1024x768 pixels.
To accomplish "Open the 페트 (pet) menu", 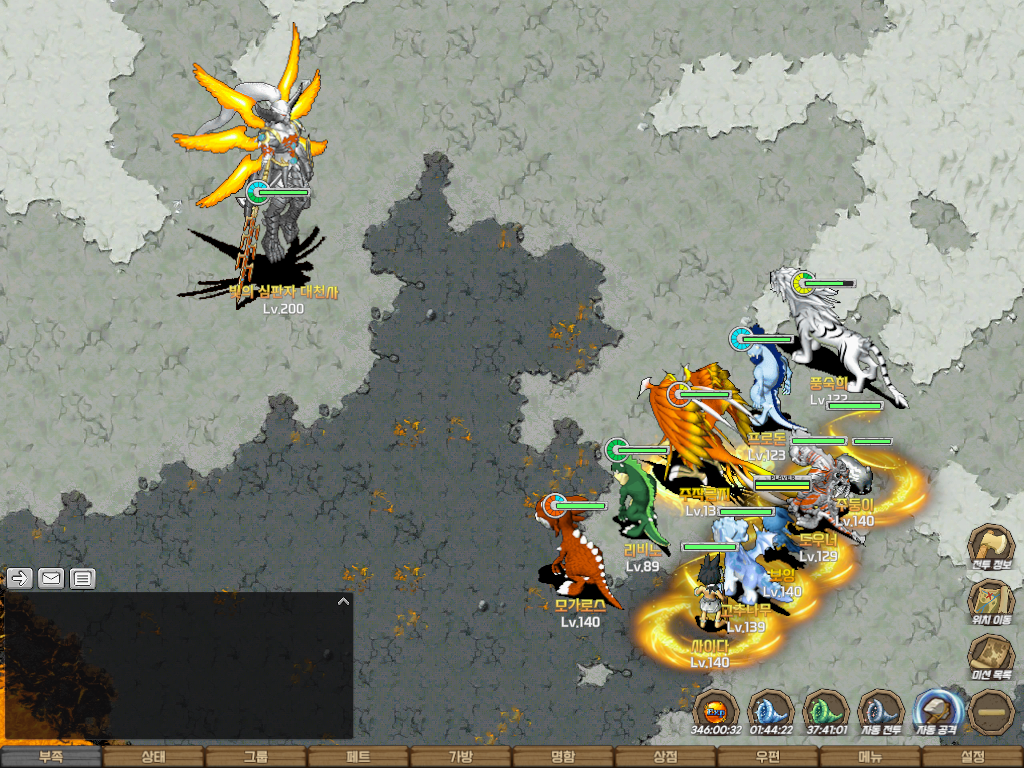I will click(x=358, y=757).
